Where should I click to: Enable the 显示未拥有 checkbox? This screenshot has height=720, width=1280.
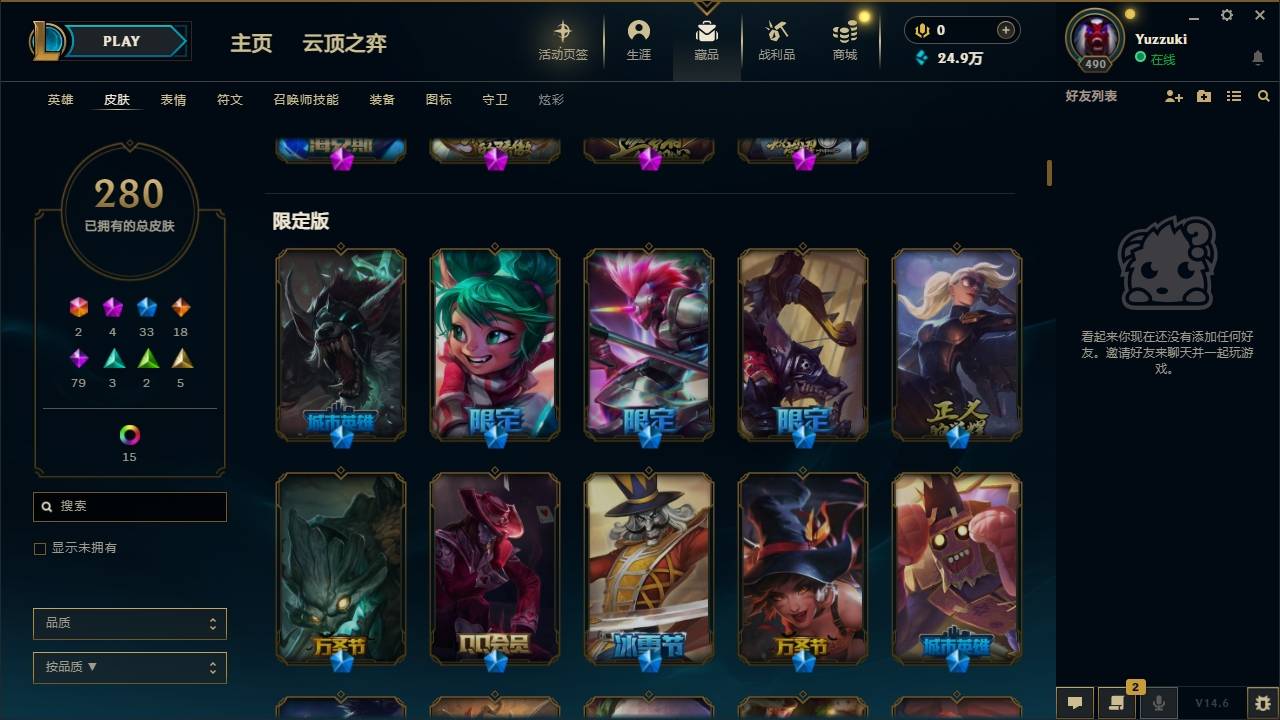39,548
